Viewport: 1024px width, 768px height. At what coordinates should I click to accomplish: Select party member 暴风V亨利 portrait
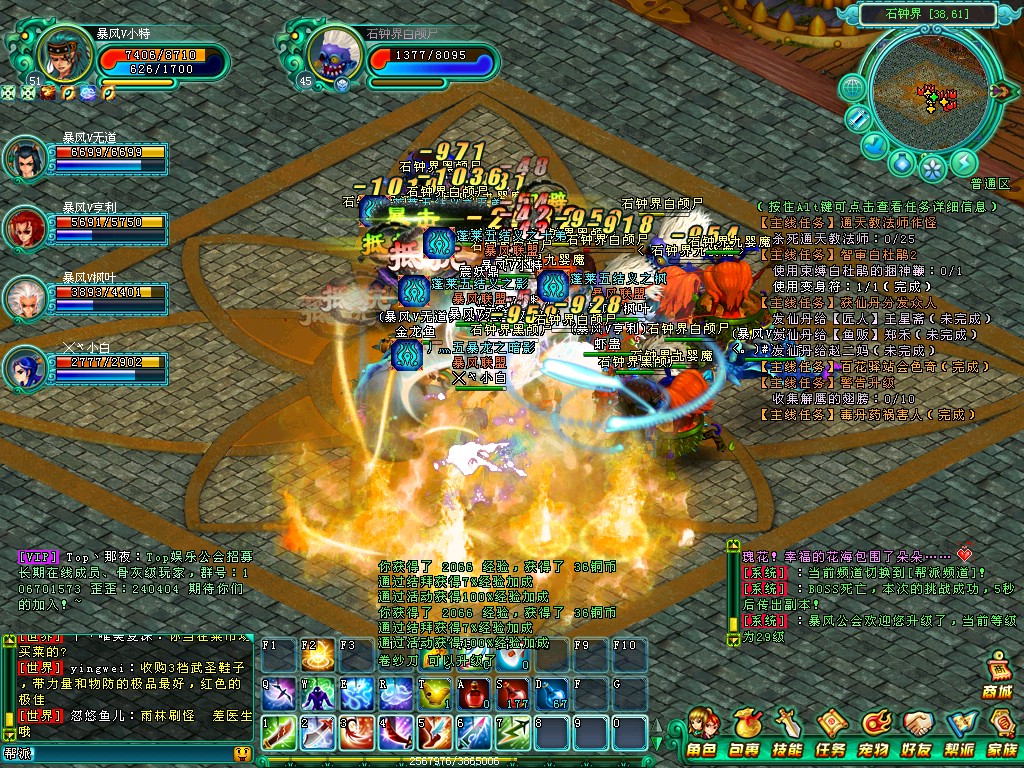(24, 229)
